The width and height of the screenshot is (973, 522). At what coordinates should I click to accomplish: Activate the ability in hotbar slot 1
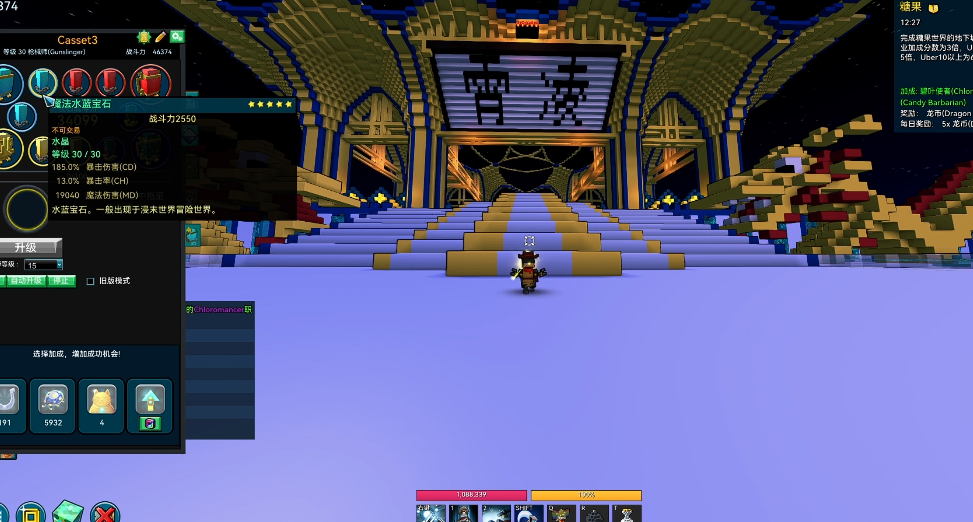pos(463,513)
